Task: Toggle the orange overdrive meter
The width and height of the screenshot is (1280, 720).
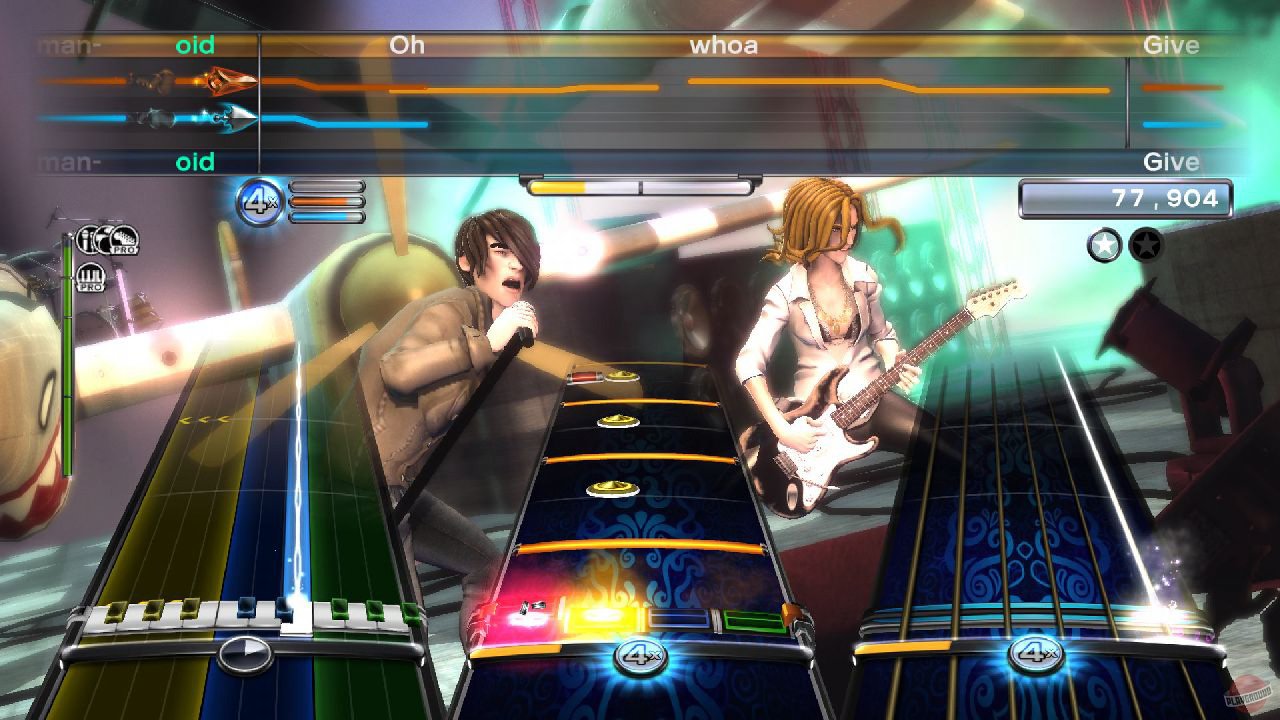Action: pos(324,200)
